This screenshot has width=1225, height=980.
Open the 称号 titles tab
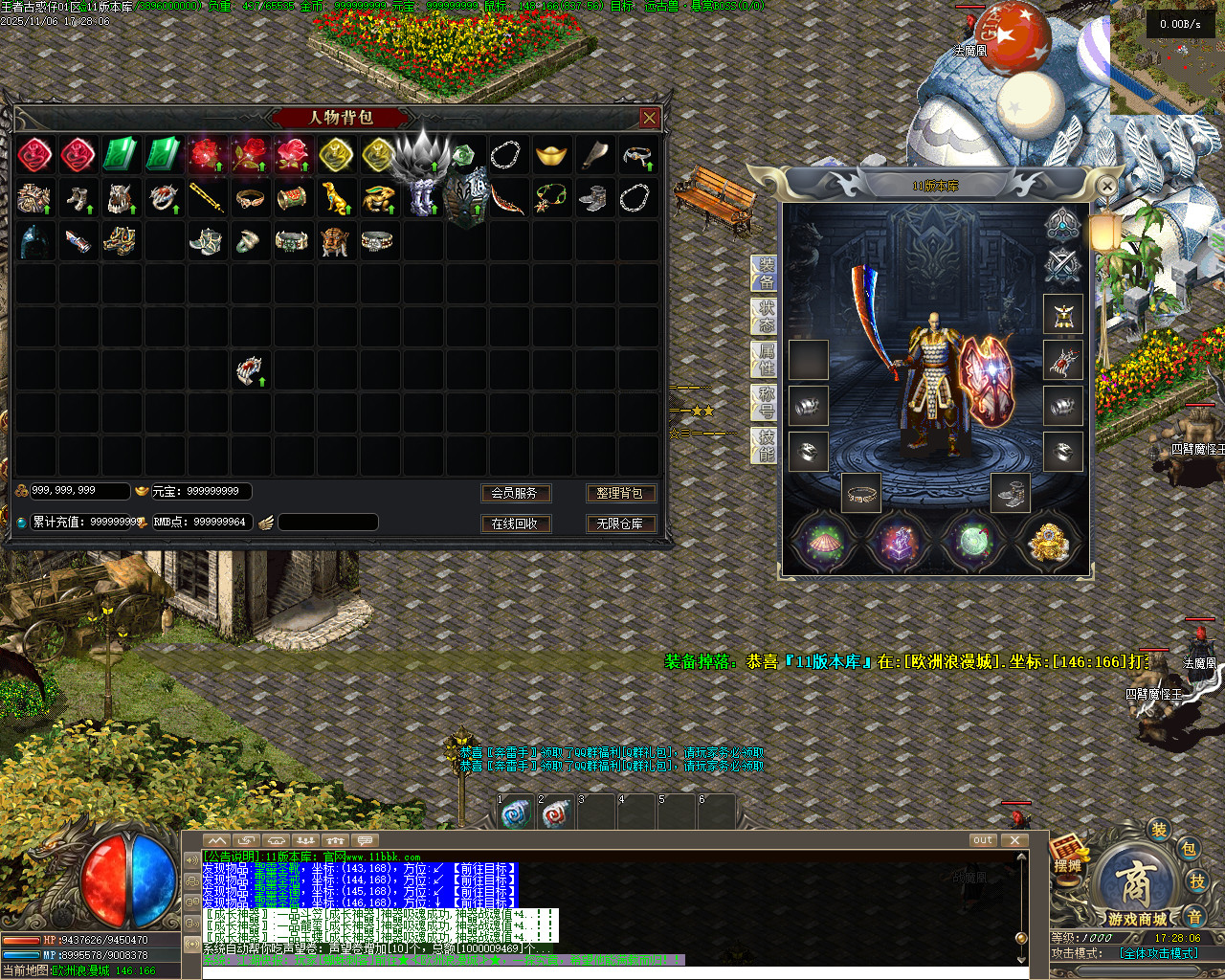767,403
